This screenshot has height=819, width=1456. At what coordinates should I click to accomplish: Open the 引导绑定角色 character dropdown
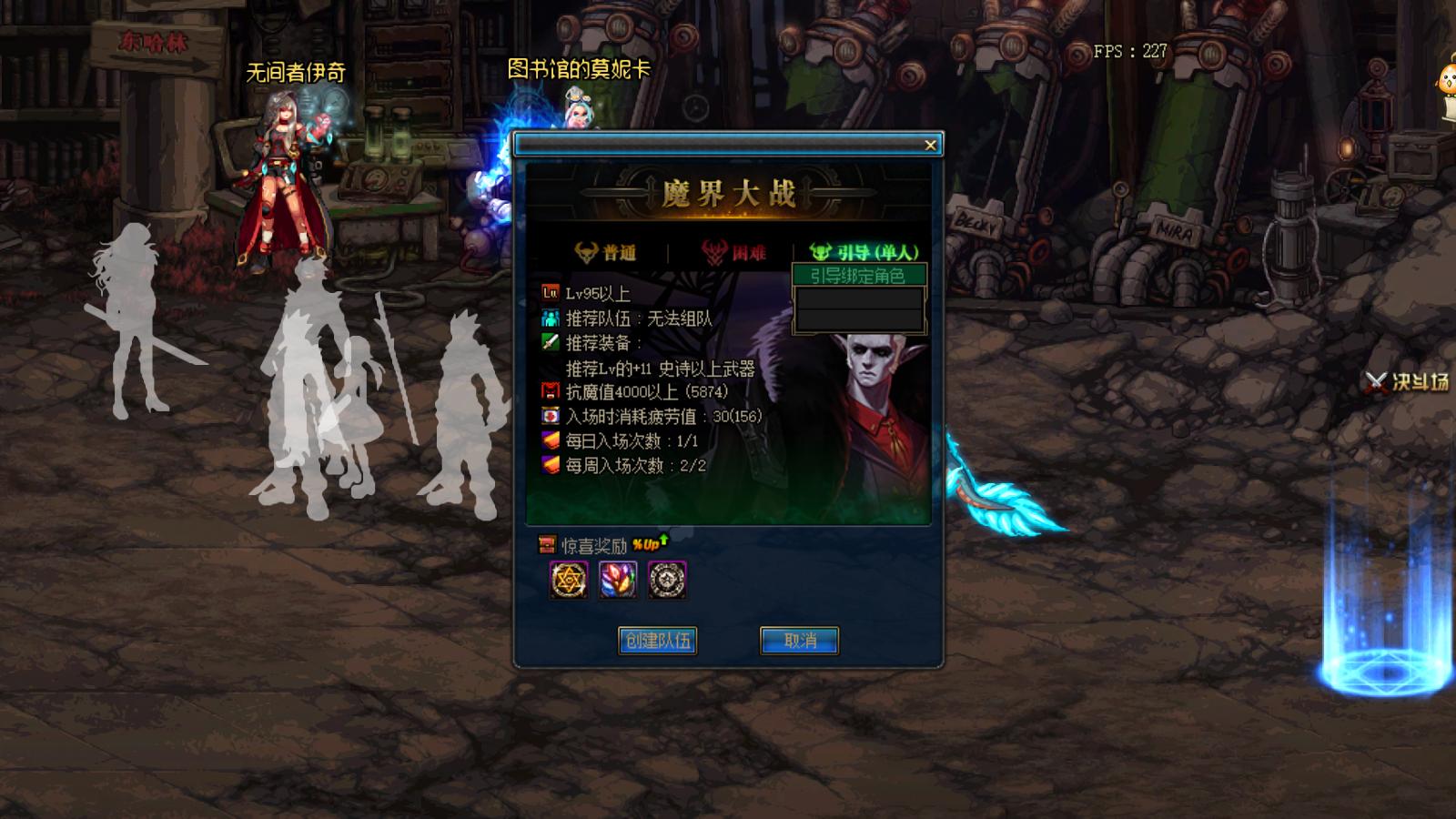(859, 275)
